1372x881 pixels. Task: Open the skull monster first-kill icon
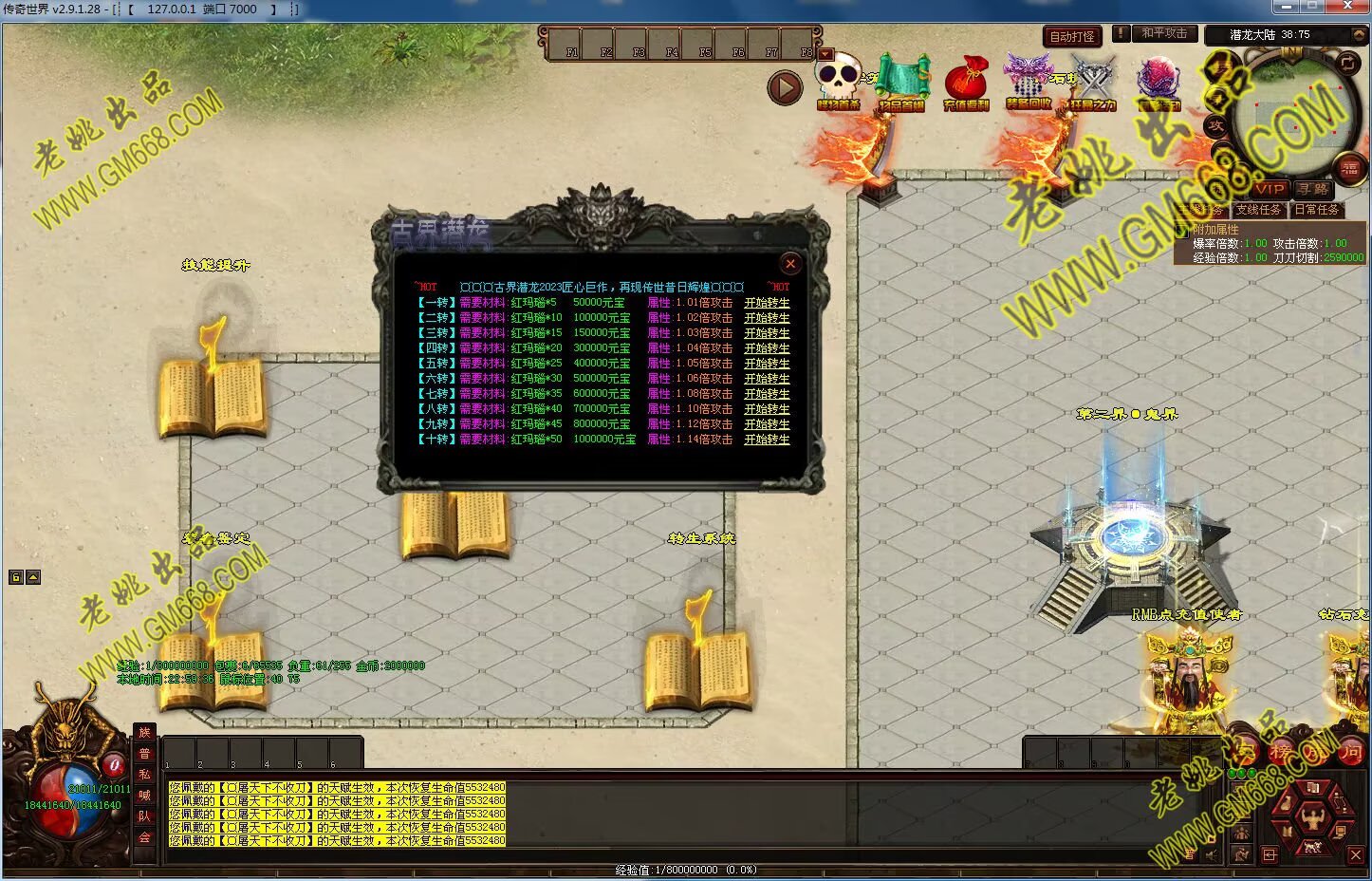(x=838, y=82)
